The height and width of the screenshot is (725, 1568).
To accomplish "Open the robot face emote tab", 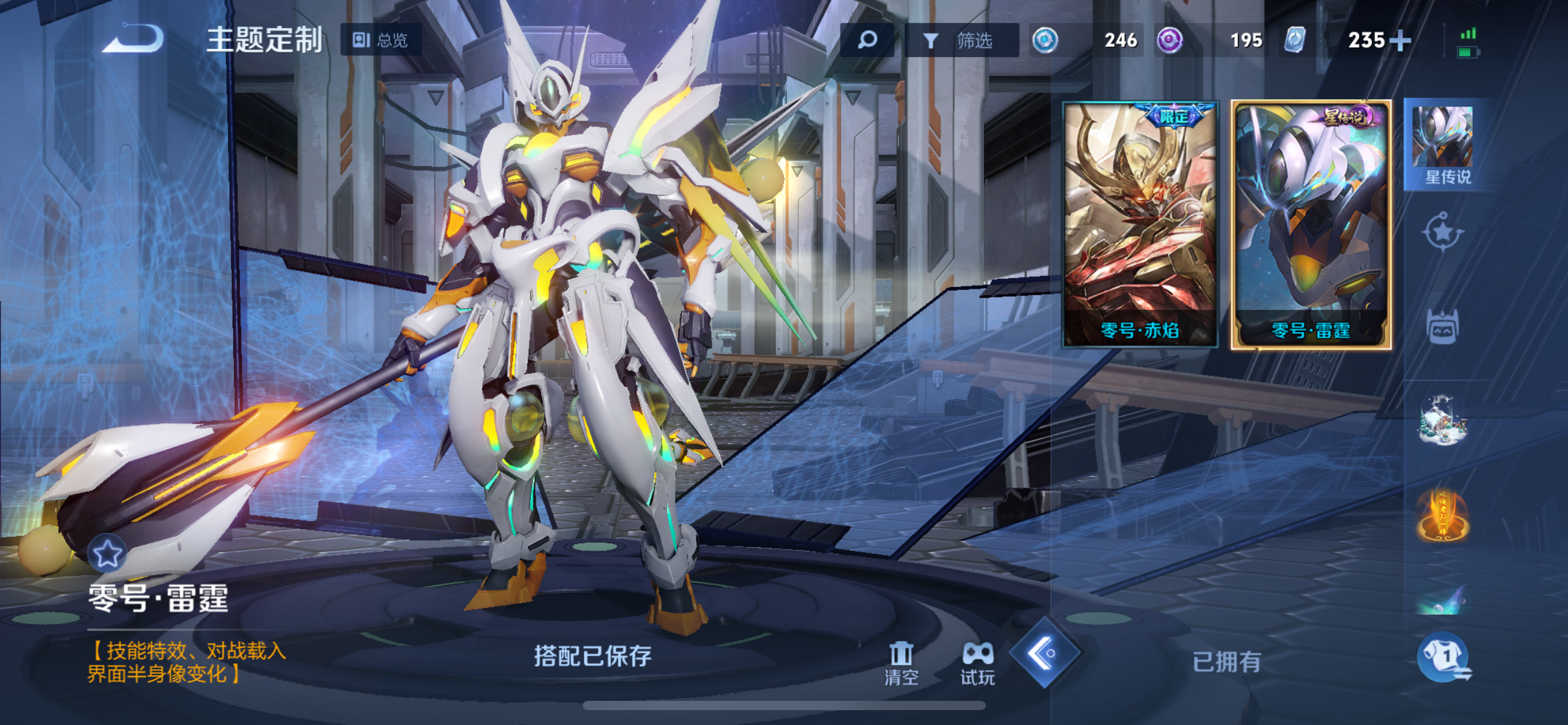I will 1443,326.
